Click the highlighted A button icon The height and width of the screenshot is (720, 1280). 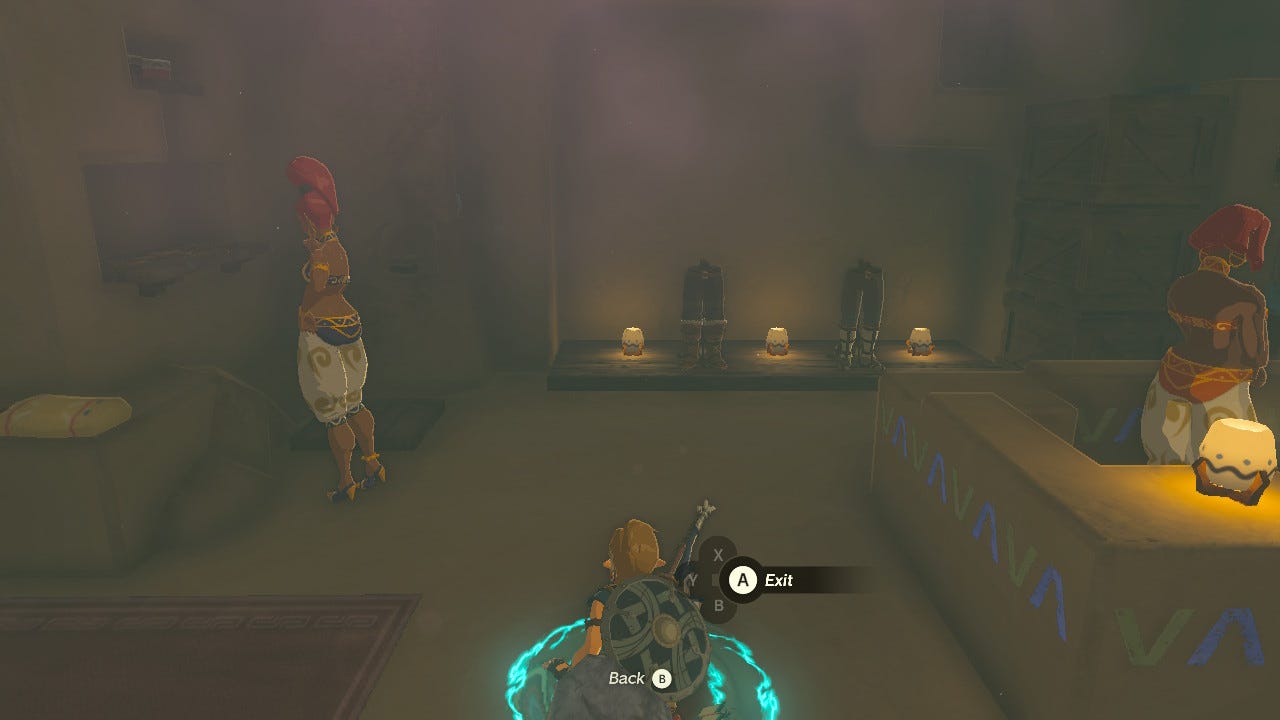click(744, 580)
